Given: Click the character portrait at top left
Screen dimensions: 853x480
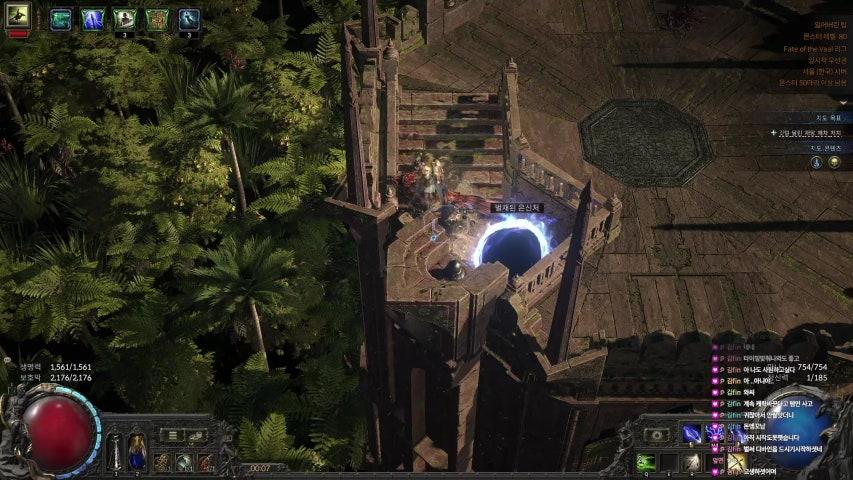Looking at the screenshot, I should (x=18, y=15).
